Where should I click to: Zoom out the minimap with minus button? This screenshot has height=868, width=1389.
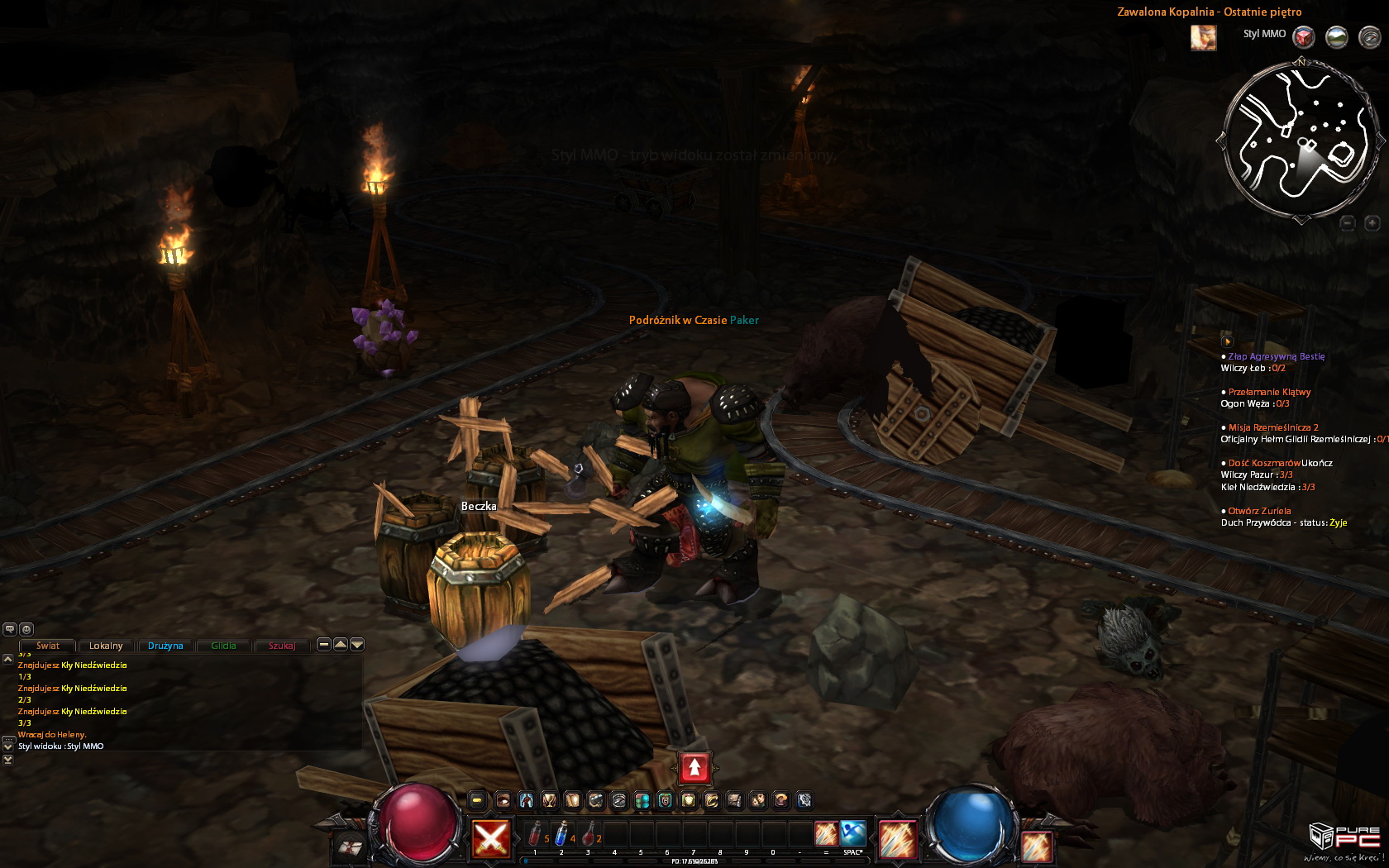pos(1348,223)
